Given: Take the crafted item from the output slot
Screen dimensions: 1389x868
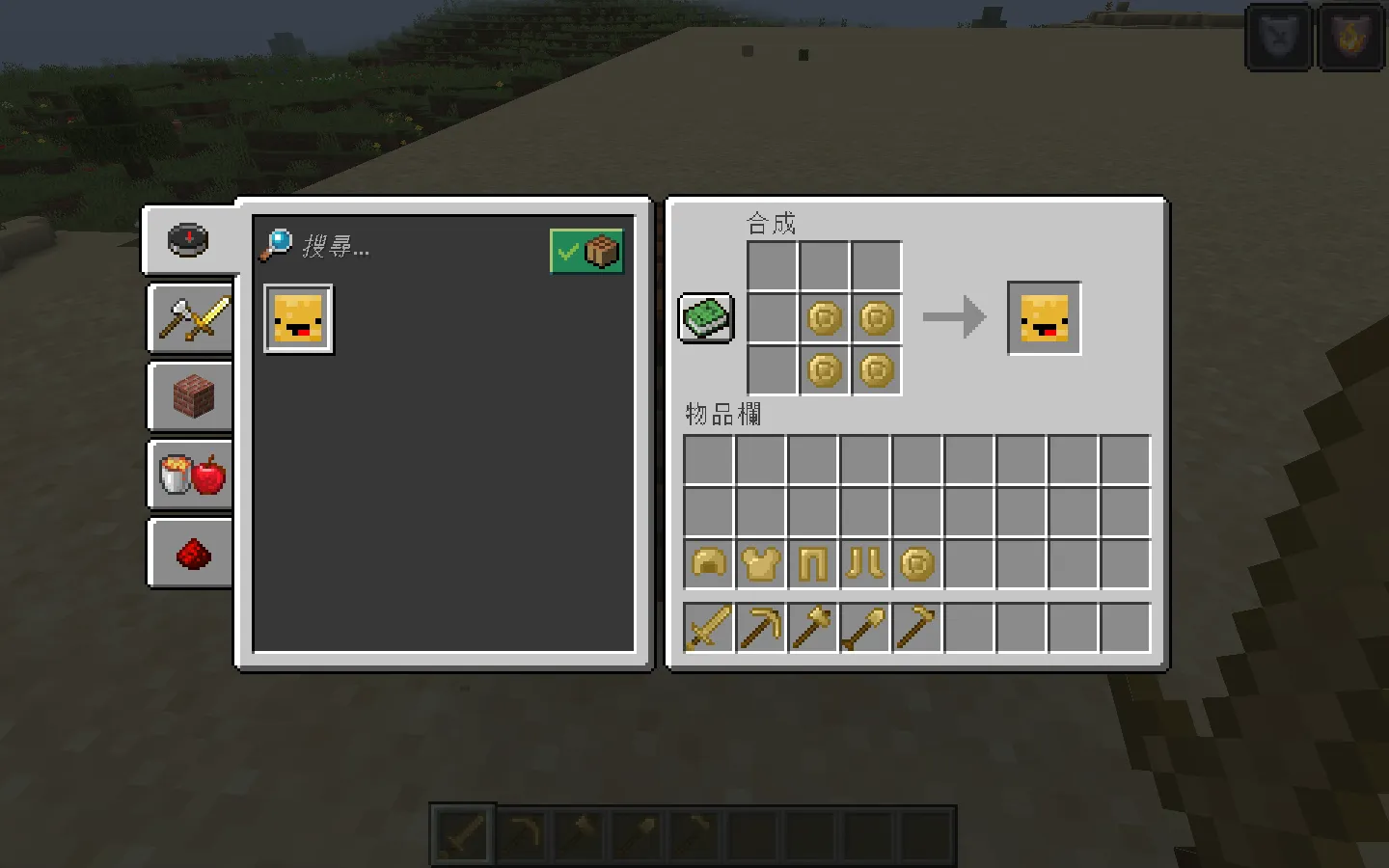Looking at the screenshot, I should click(1043, 318).
